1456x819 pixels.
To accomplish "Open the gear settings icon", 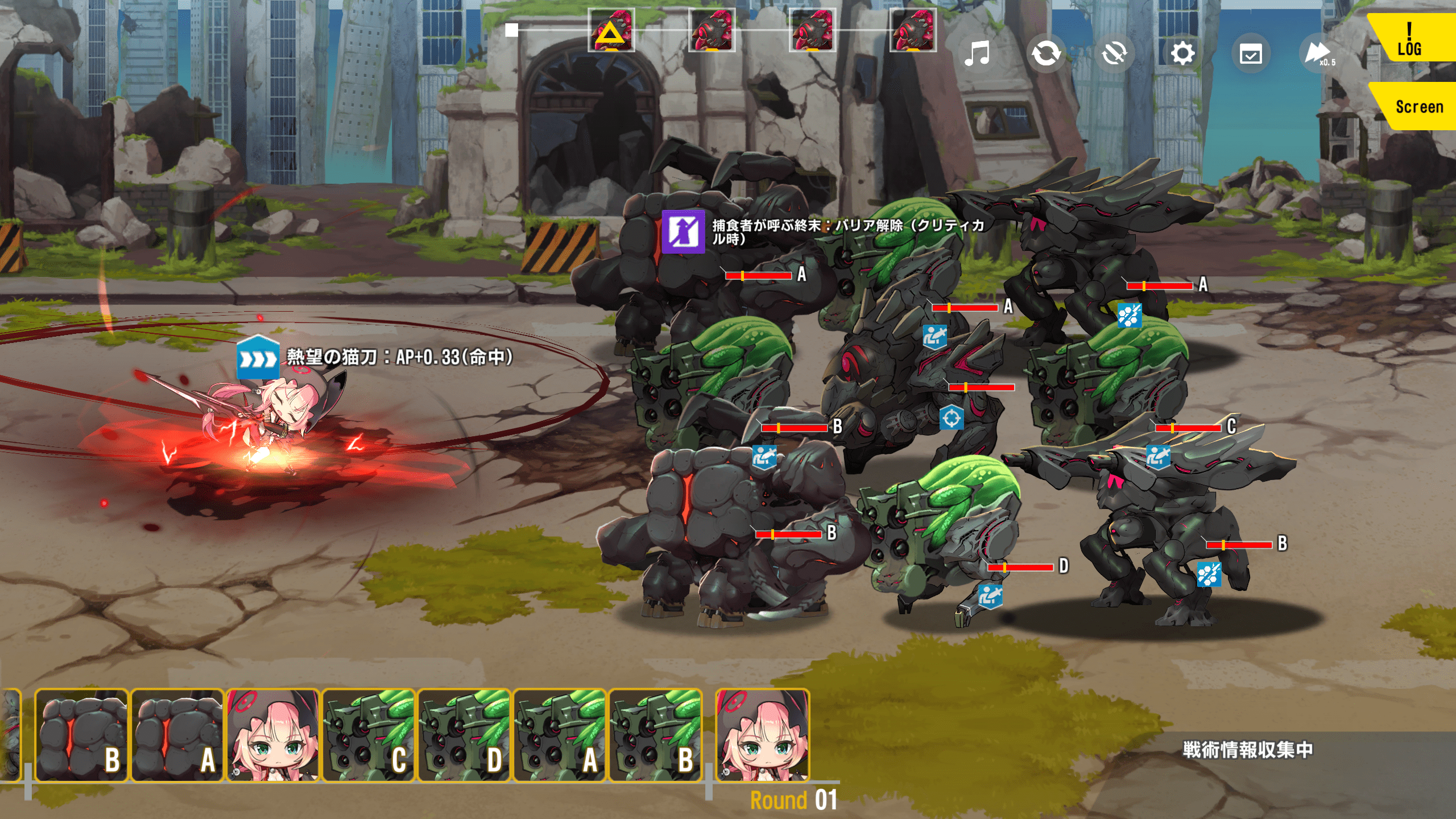I will click(1182, 54).
